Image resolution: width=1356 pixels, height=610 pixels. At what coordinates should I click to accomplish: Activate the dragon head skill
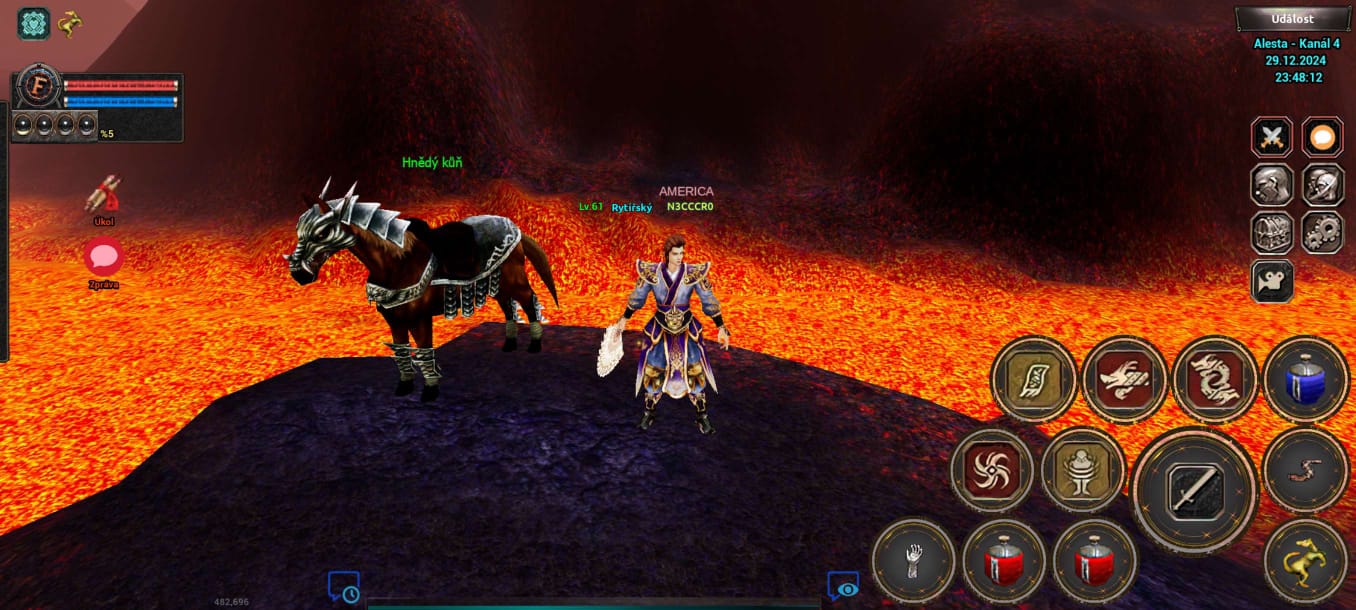pos(1124,380)
